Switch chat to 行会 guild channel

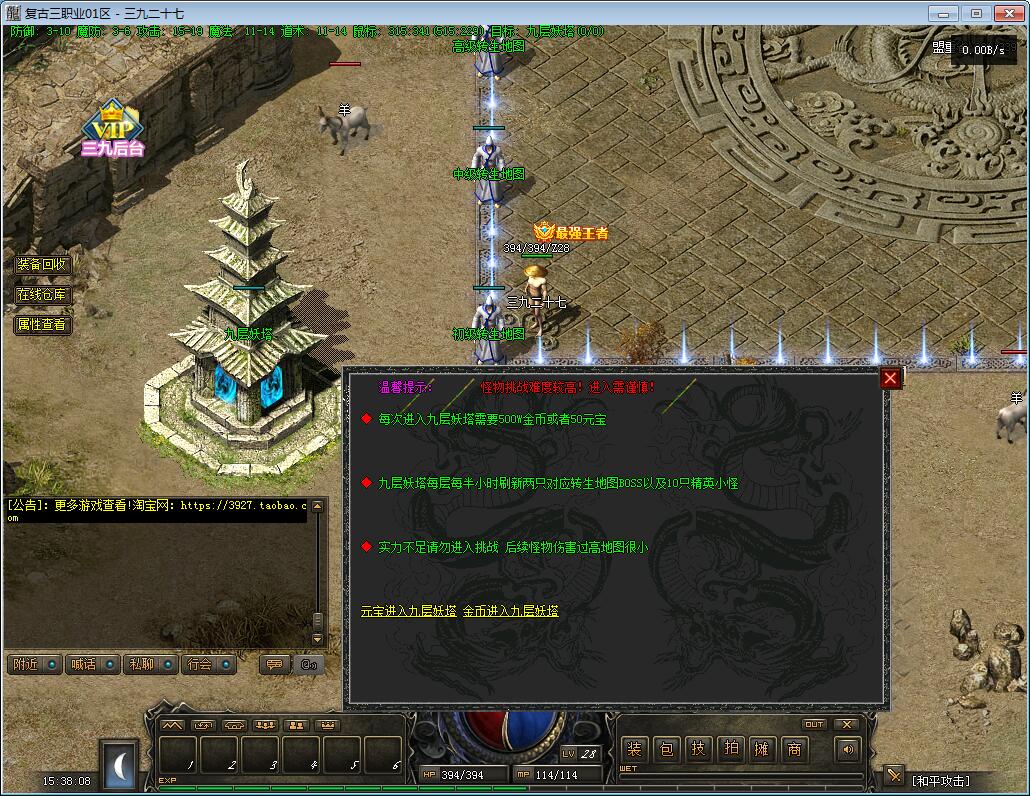click(208, 664)
